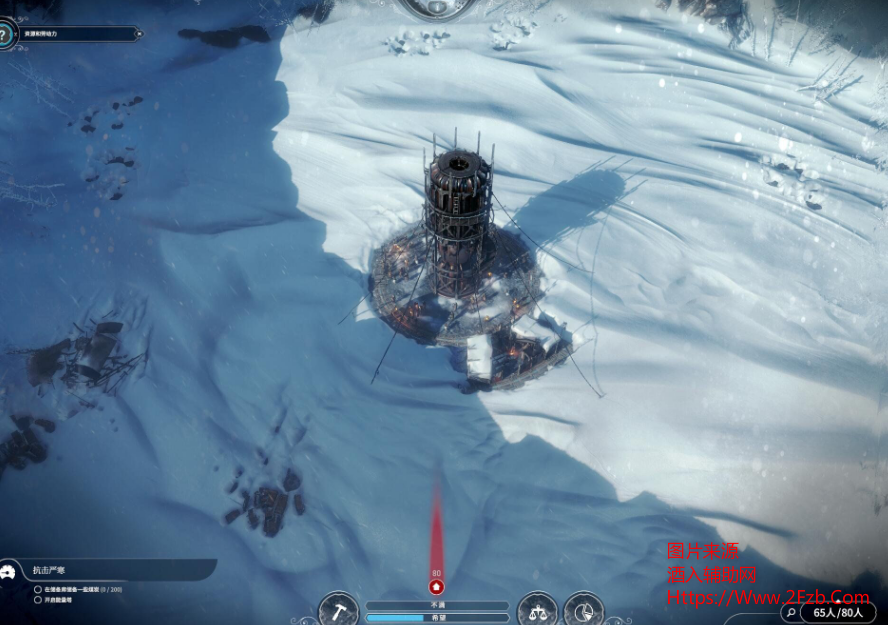The height and width of the screenshot is (625, 888).
Task: Click the question mark help icon
Action: point(5,35)
